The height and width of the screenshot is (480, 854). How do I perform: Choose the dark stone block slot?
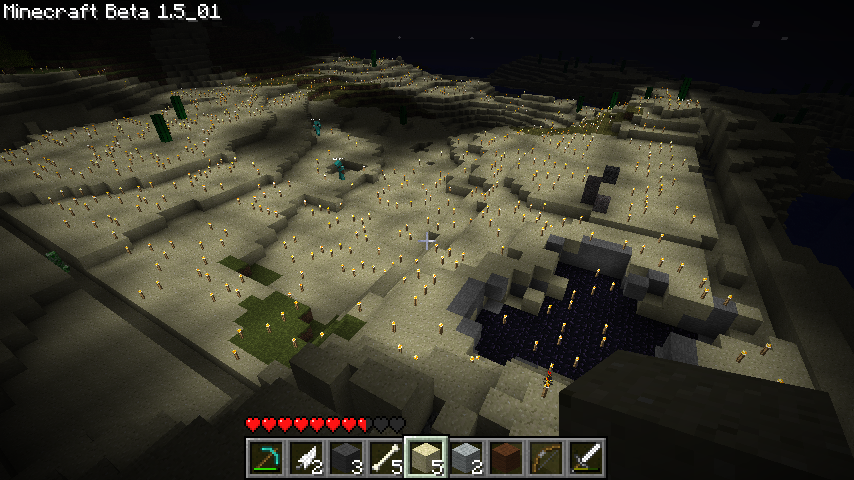346,457
